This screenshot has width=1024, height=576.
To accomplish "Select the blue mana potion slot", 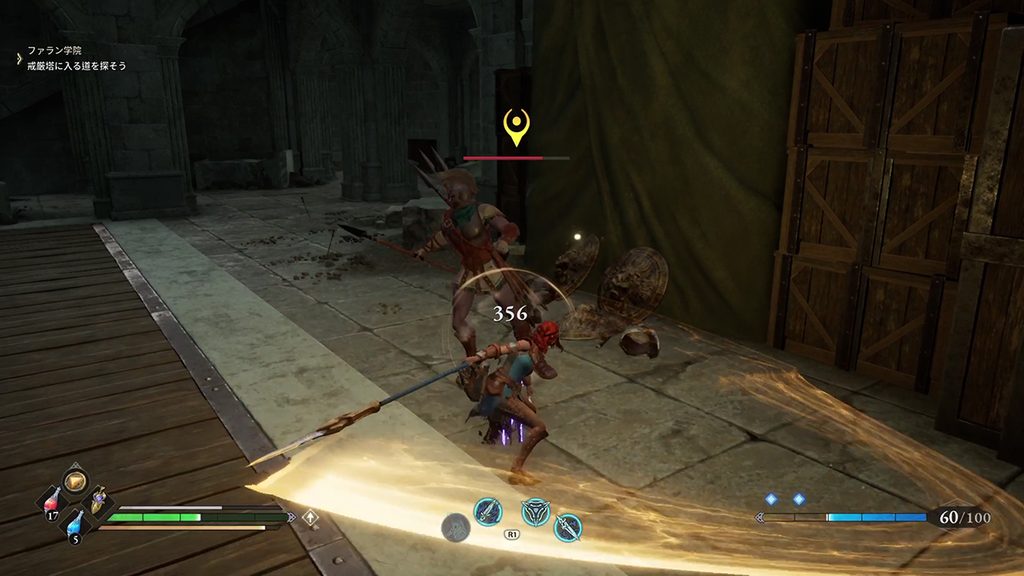I will click(75, 522).
